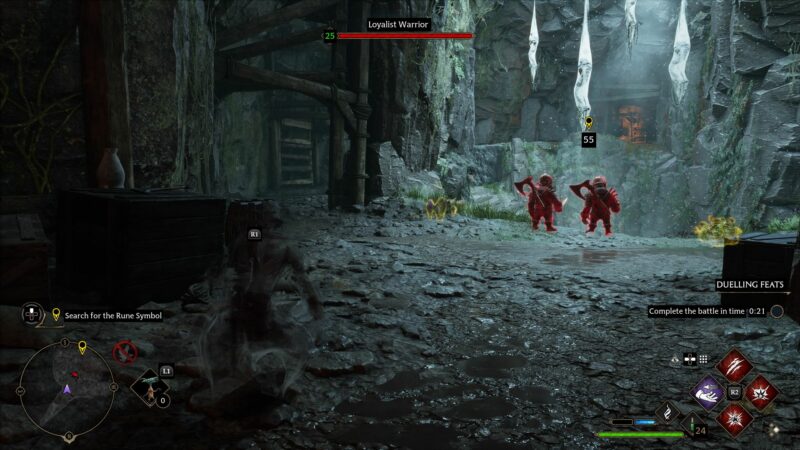800x450 pixels.
Task: Select the Loyalist Warrior enemy nameplate
Action: (x=399, y=25)
